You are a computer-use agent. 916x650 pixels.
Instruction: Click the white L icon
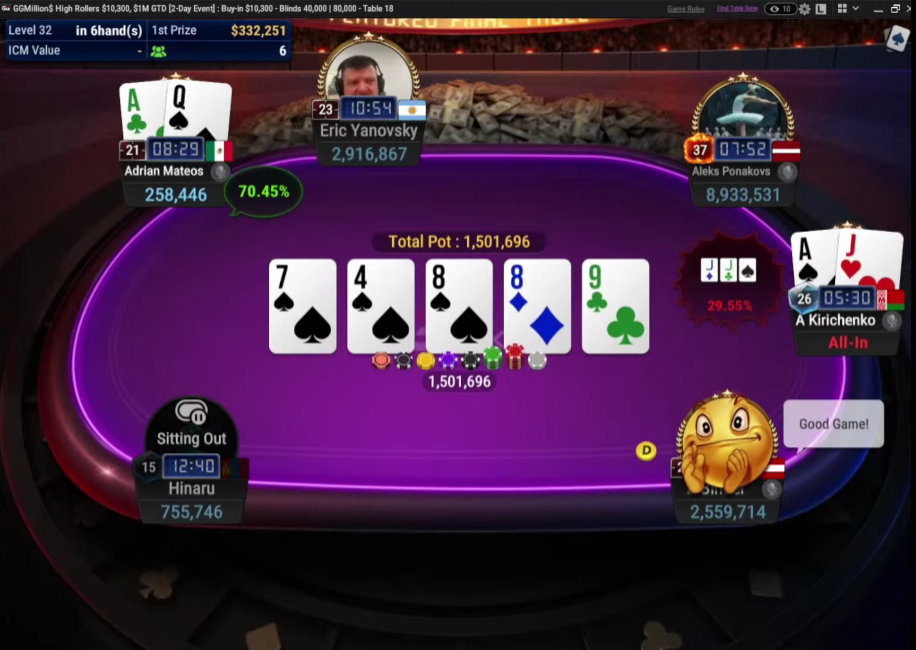(821, 9)
